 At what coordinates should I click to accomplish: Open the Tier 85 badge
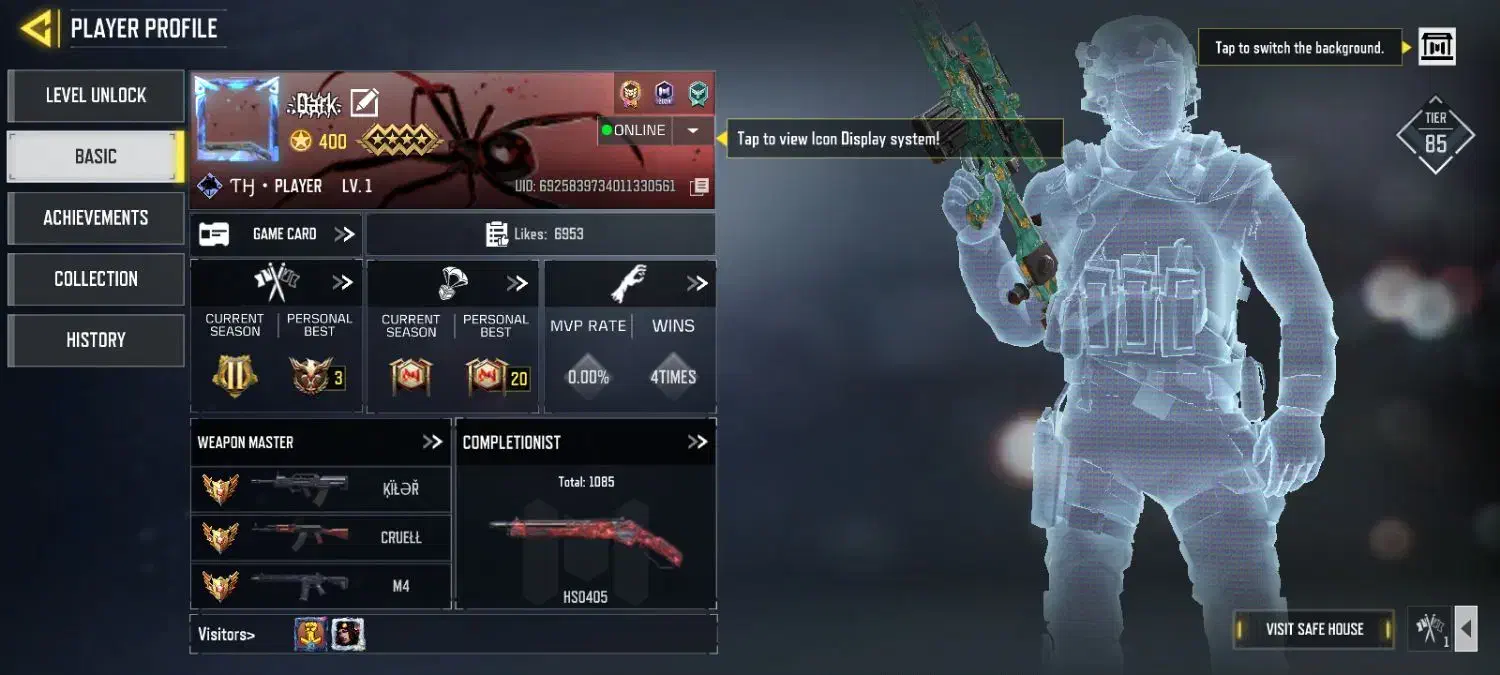pos(1435,135)
